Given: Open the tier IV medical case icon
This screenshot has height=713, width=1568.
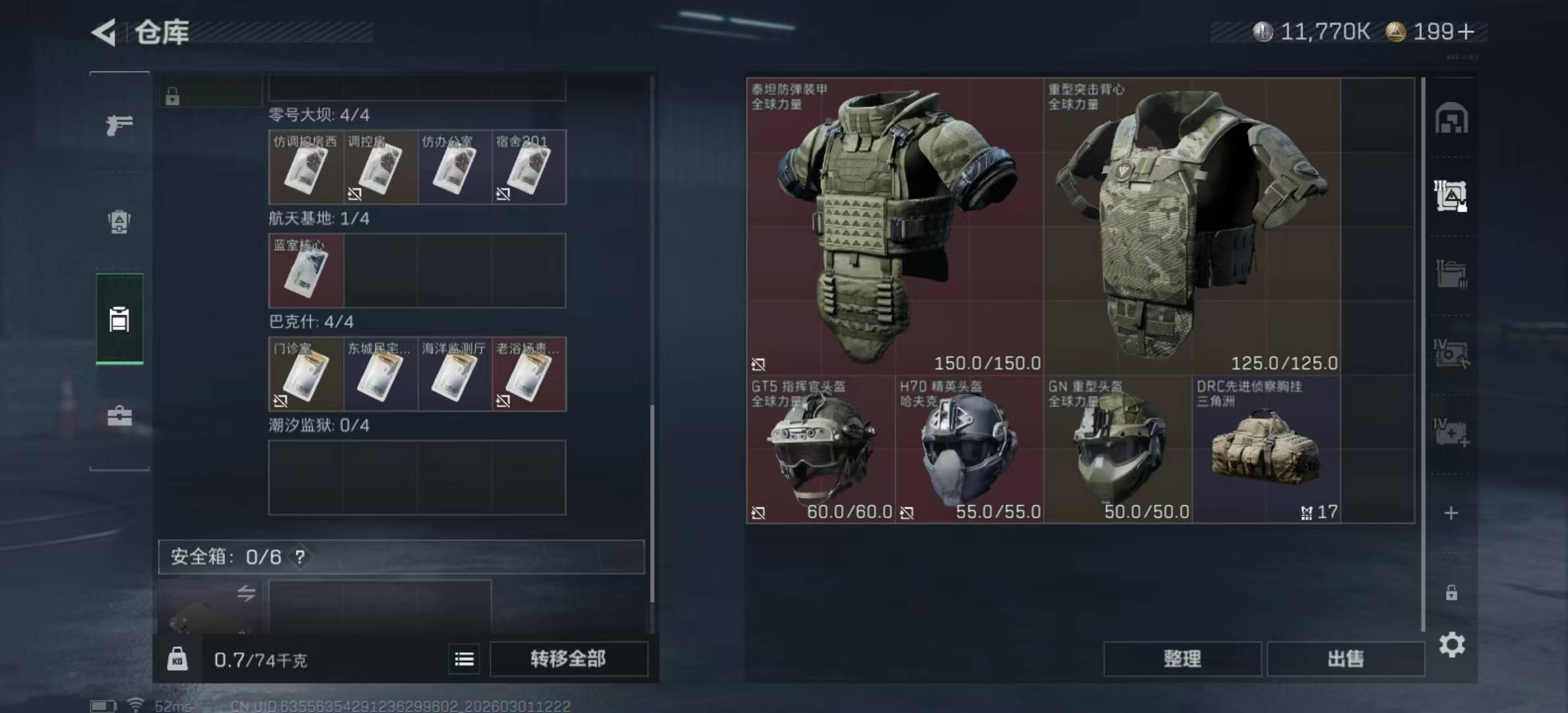Looking at the screenshot, I should (x=1452, y=429).
